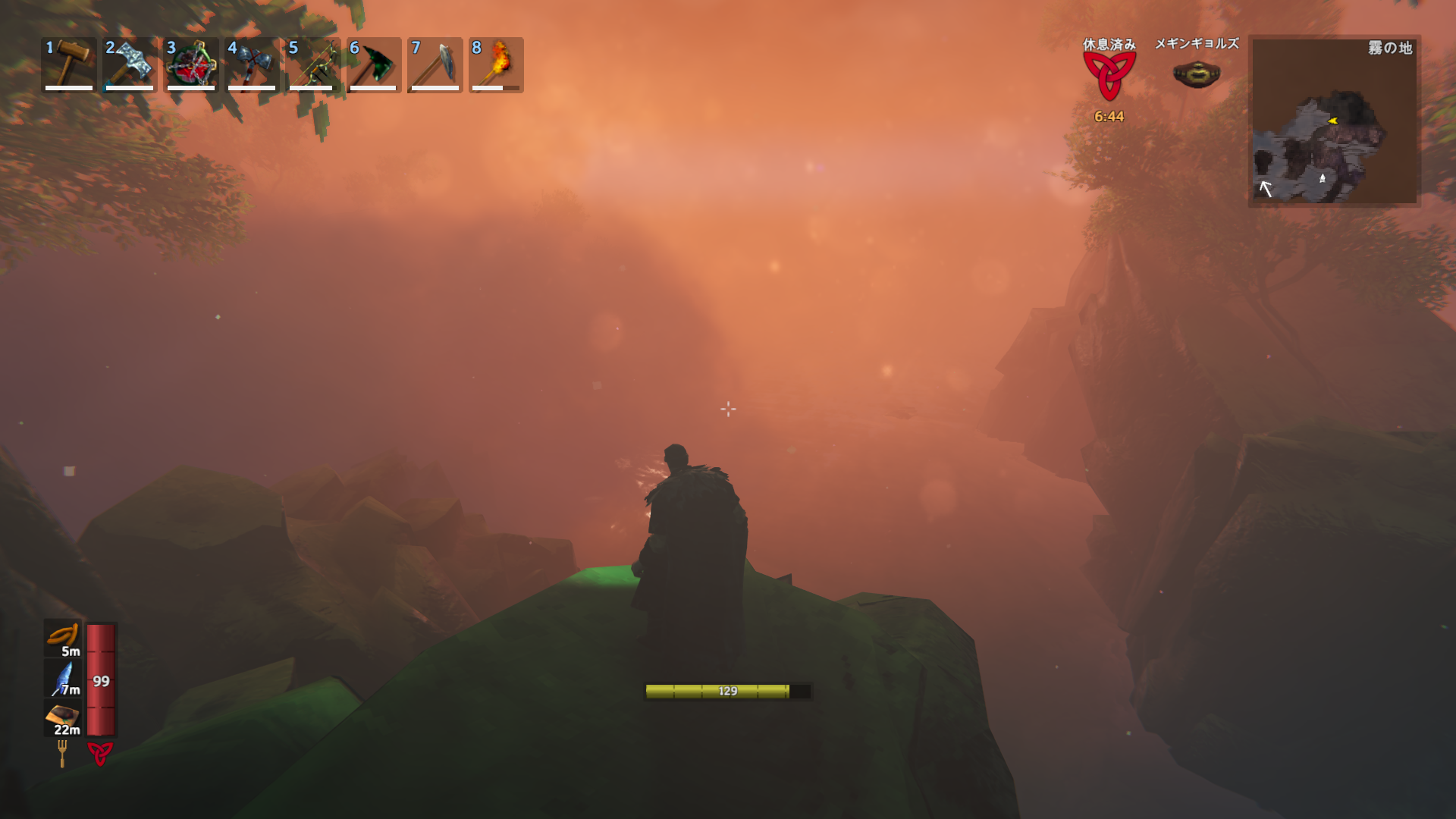This screenshot has width=1456, height=819.
Task: Click the red triquetra below the health bar
Action: click(100, 753)
